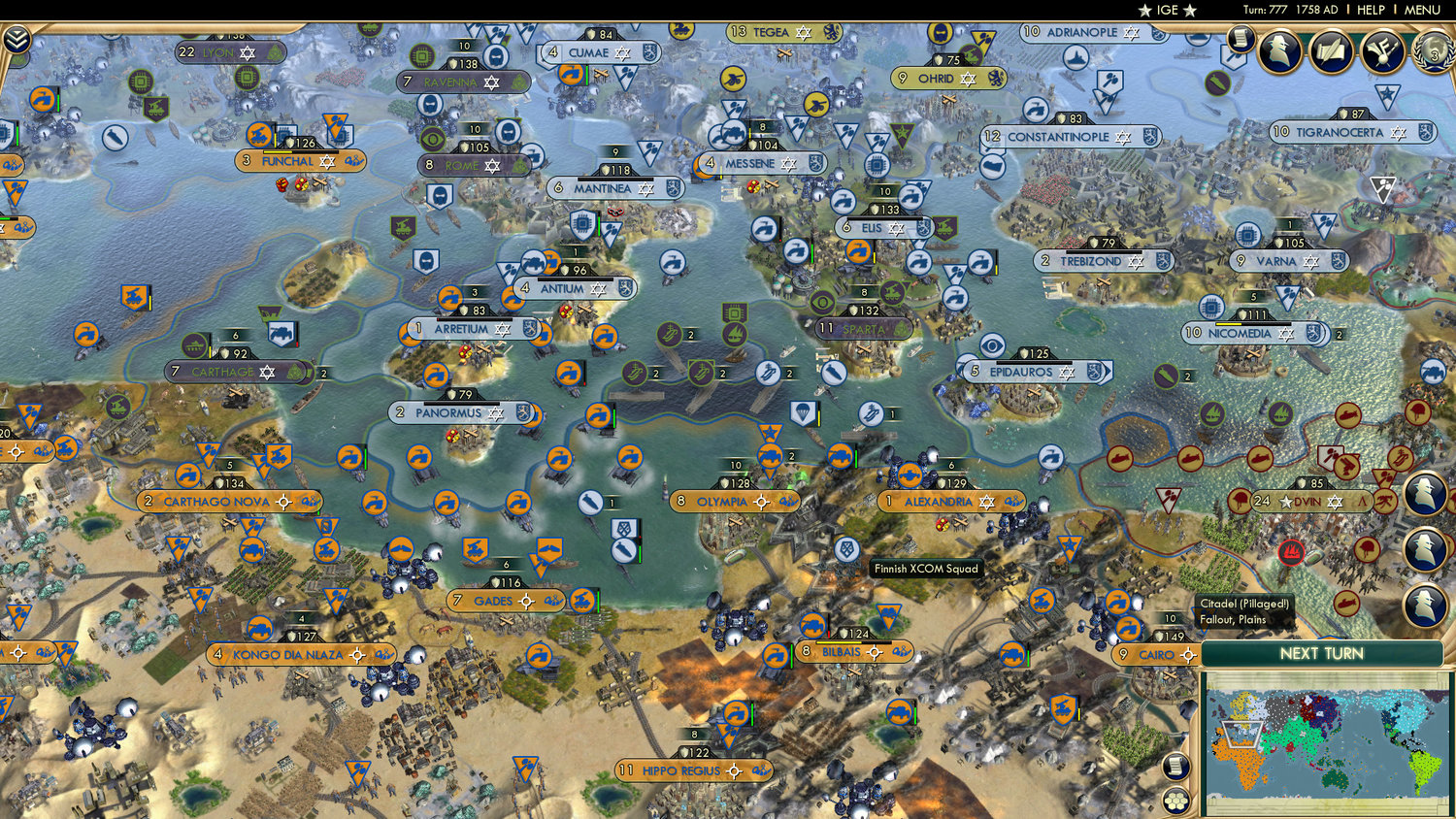
Task: Check victory progress via the laurel globe icon
Action: [x=1434, y=51]
